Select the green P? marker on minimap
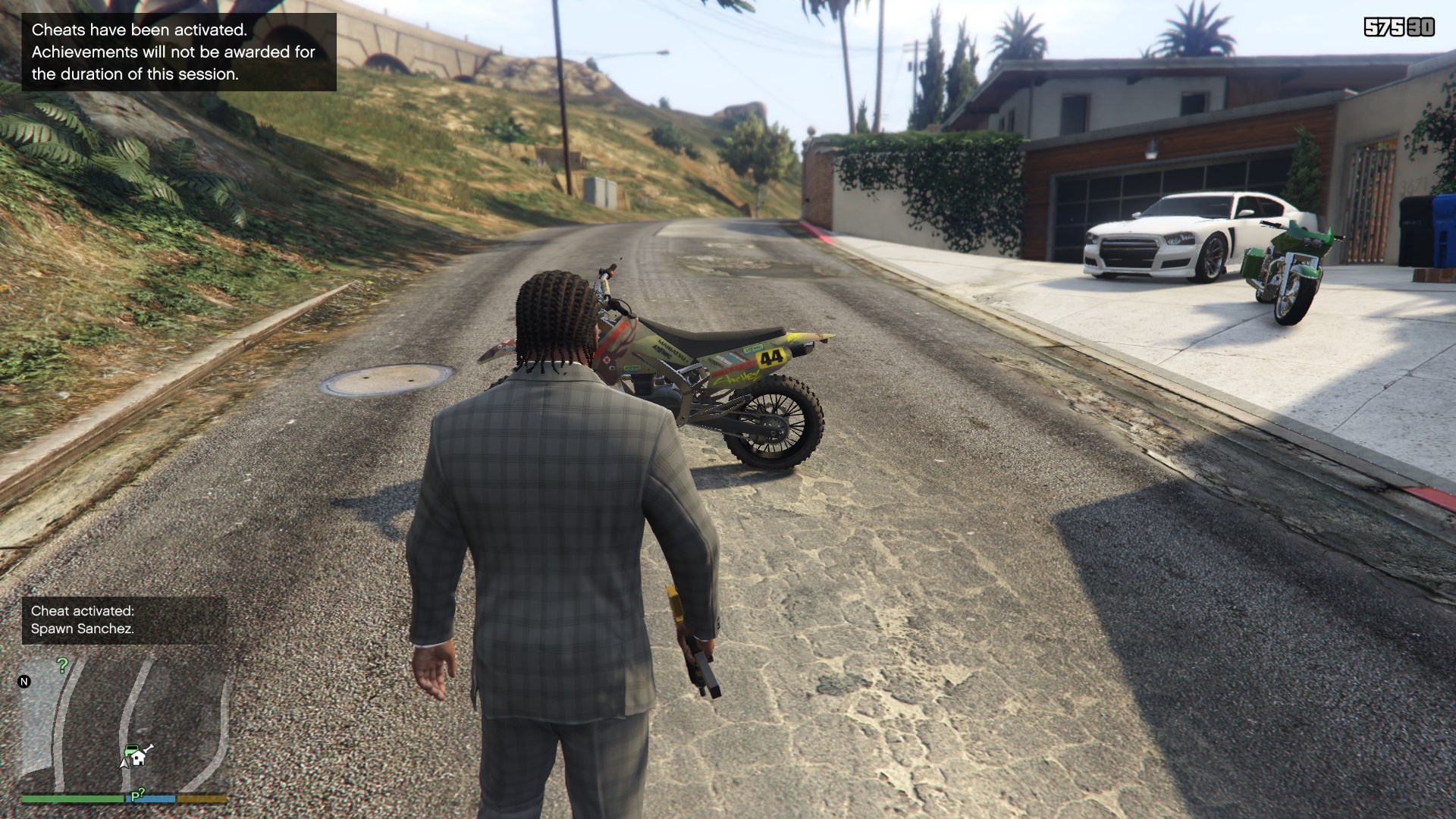1456x819 pixels. 137,795
